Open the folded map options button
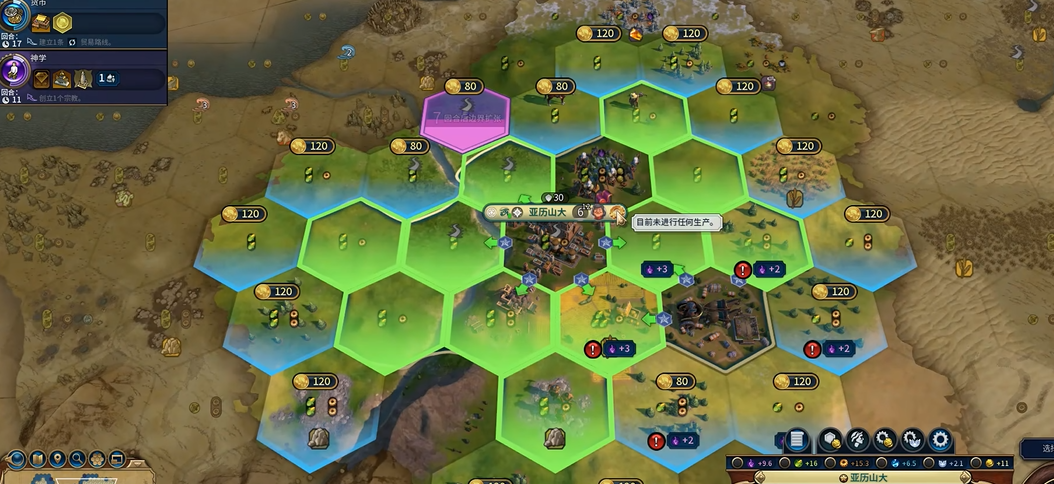 37,459
